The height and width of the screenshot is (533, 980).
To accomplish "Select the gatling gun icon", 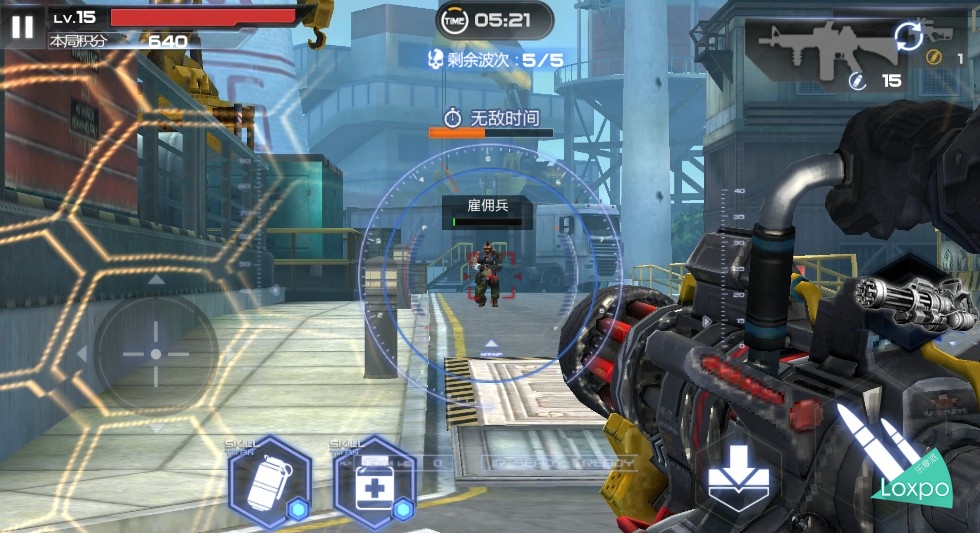I will [x=912, y=300].
